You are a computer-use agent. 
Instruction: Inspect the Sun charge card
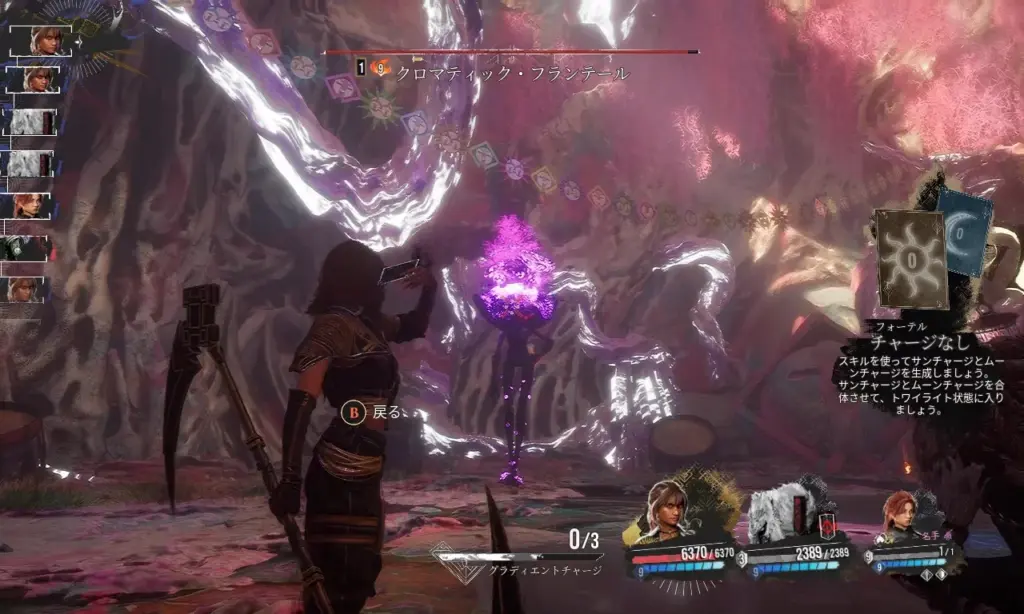(x=909, y=259)
